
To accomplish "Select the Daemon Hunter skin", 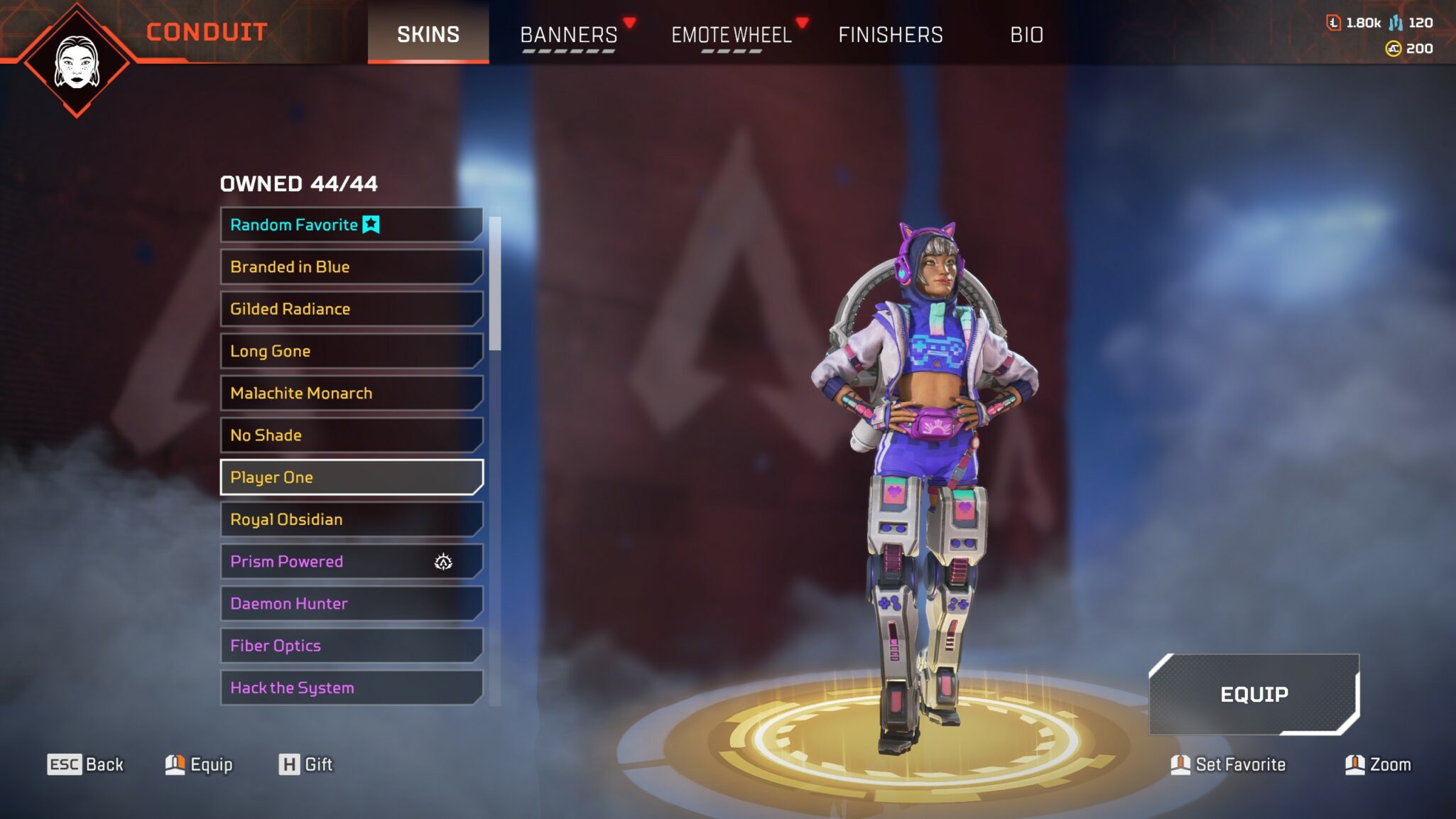I will tap(351, 603).
